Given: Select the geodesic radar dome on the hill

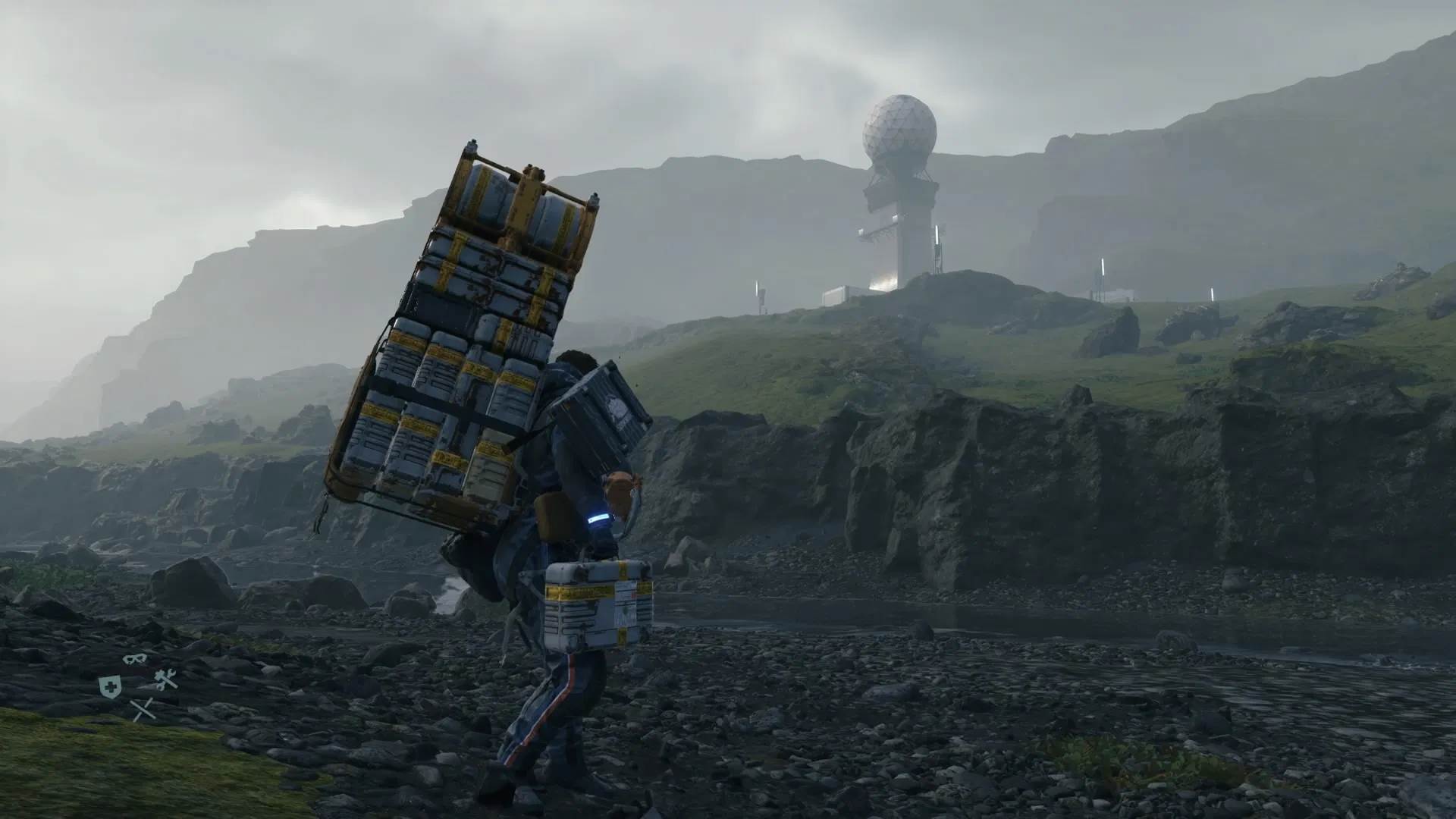Looking at the screenshot, I should (x=899, y=129).
